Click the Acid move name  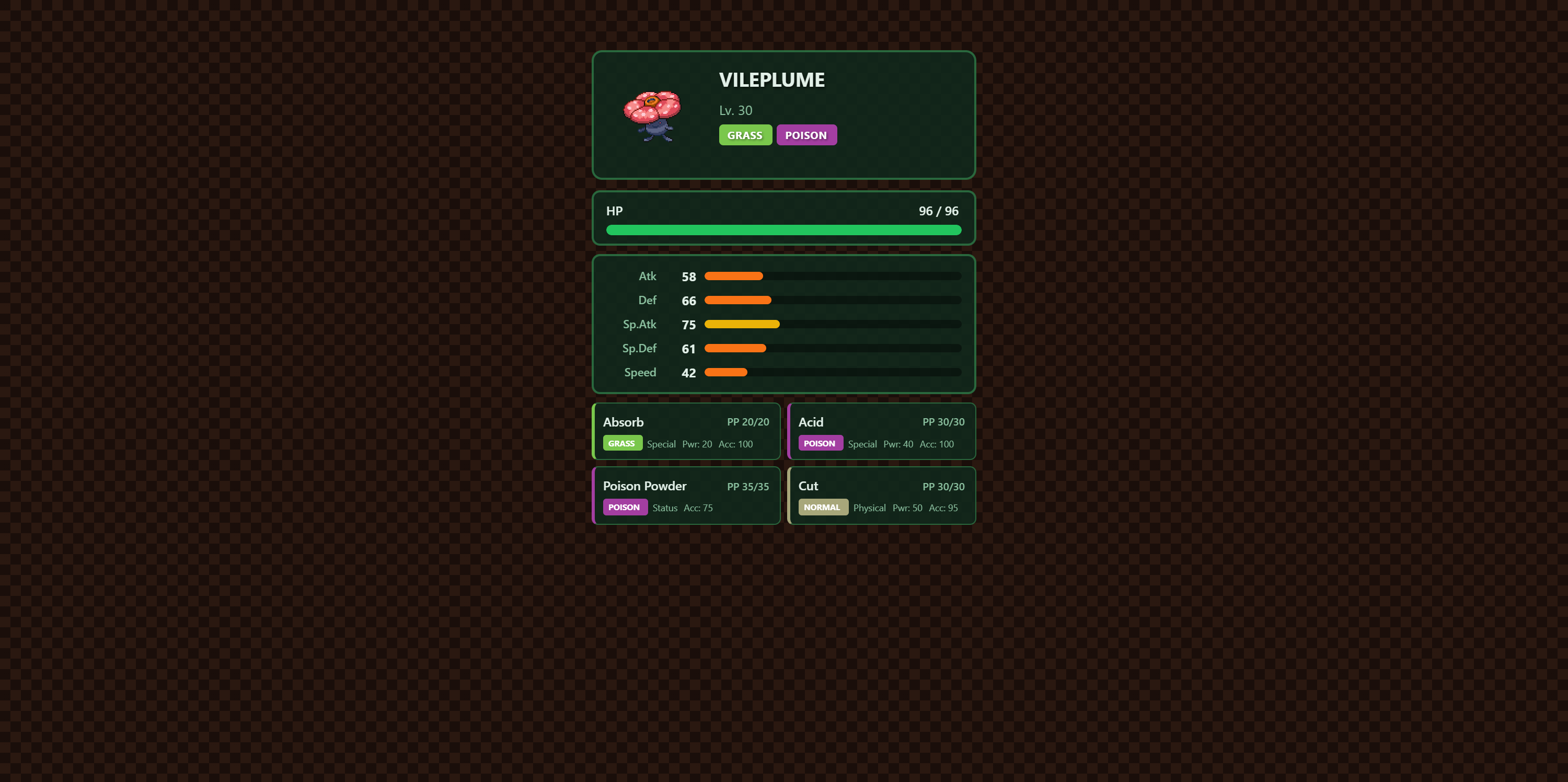click(810, 422)
